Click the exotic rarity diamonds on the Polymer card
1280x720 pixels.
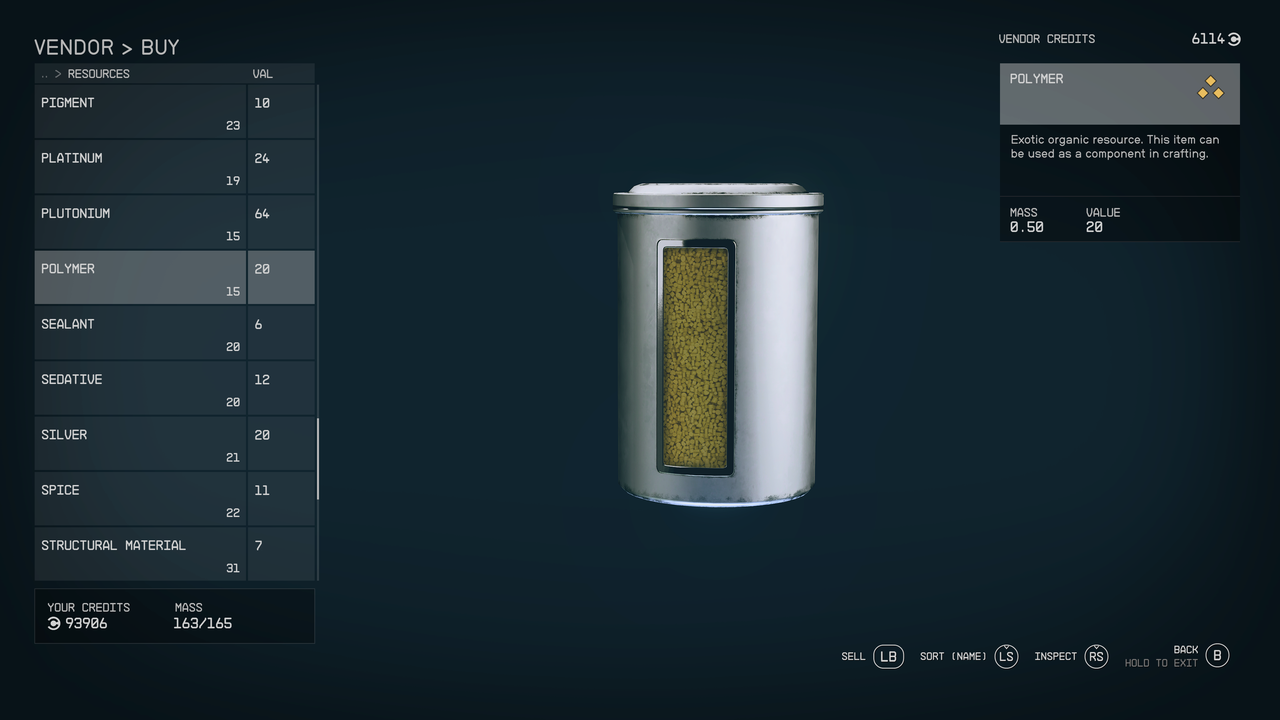pos(1210,89)
